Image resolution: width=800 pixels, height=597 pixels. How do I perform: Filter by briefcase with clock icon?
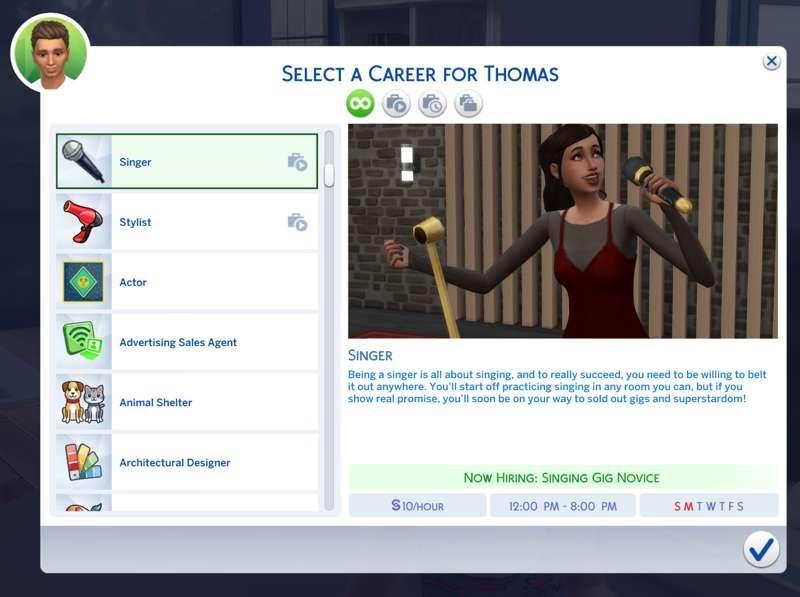pos(432,103)
